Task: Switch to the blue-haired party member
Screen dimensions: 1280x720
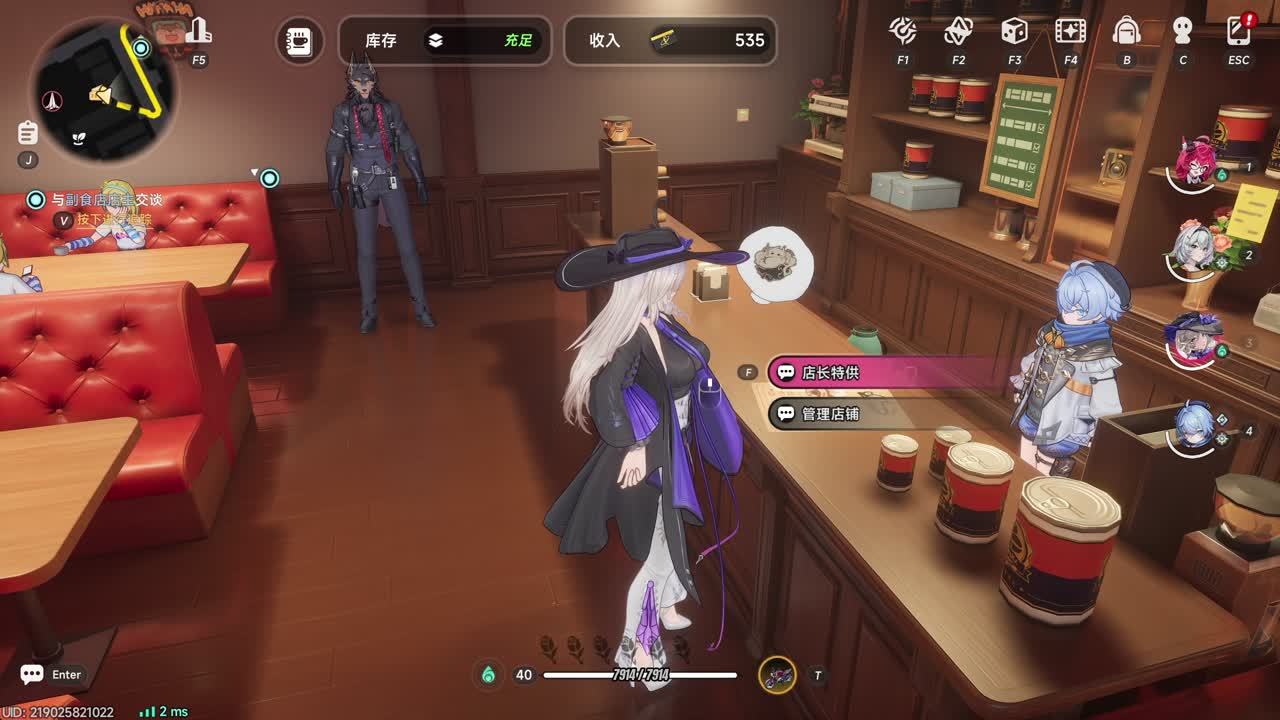Action: (x=1195, y=427)
